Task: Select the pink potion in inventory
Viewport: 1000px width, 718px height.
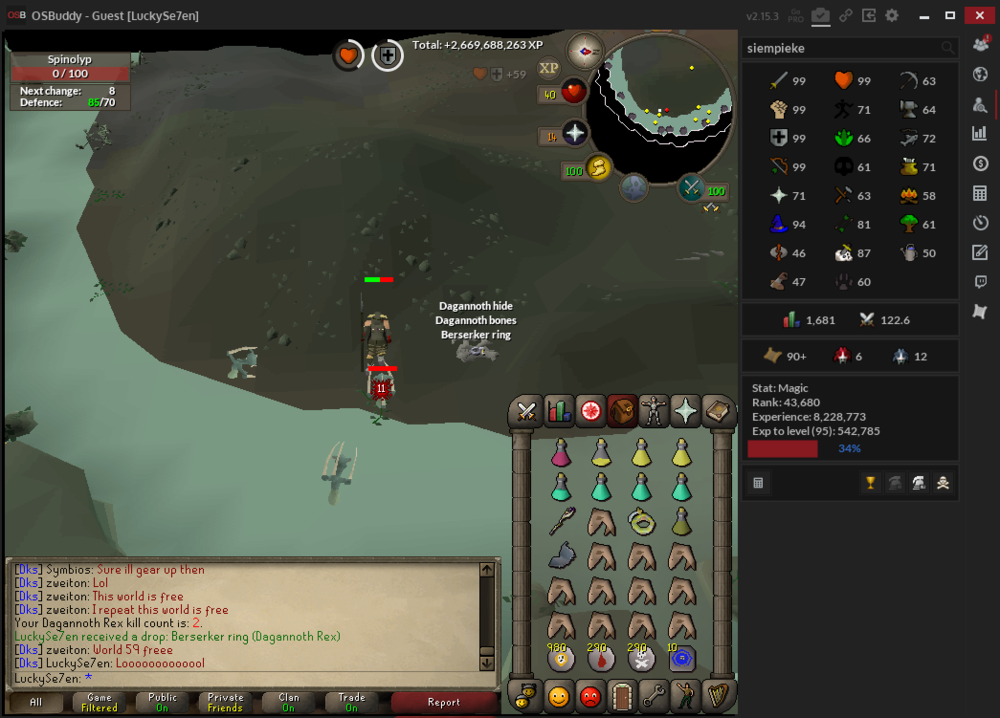Action: pos(560,452)
